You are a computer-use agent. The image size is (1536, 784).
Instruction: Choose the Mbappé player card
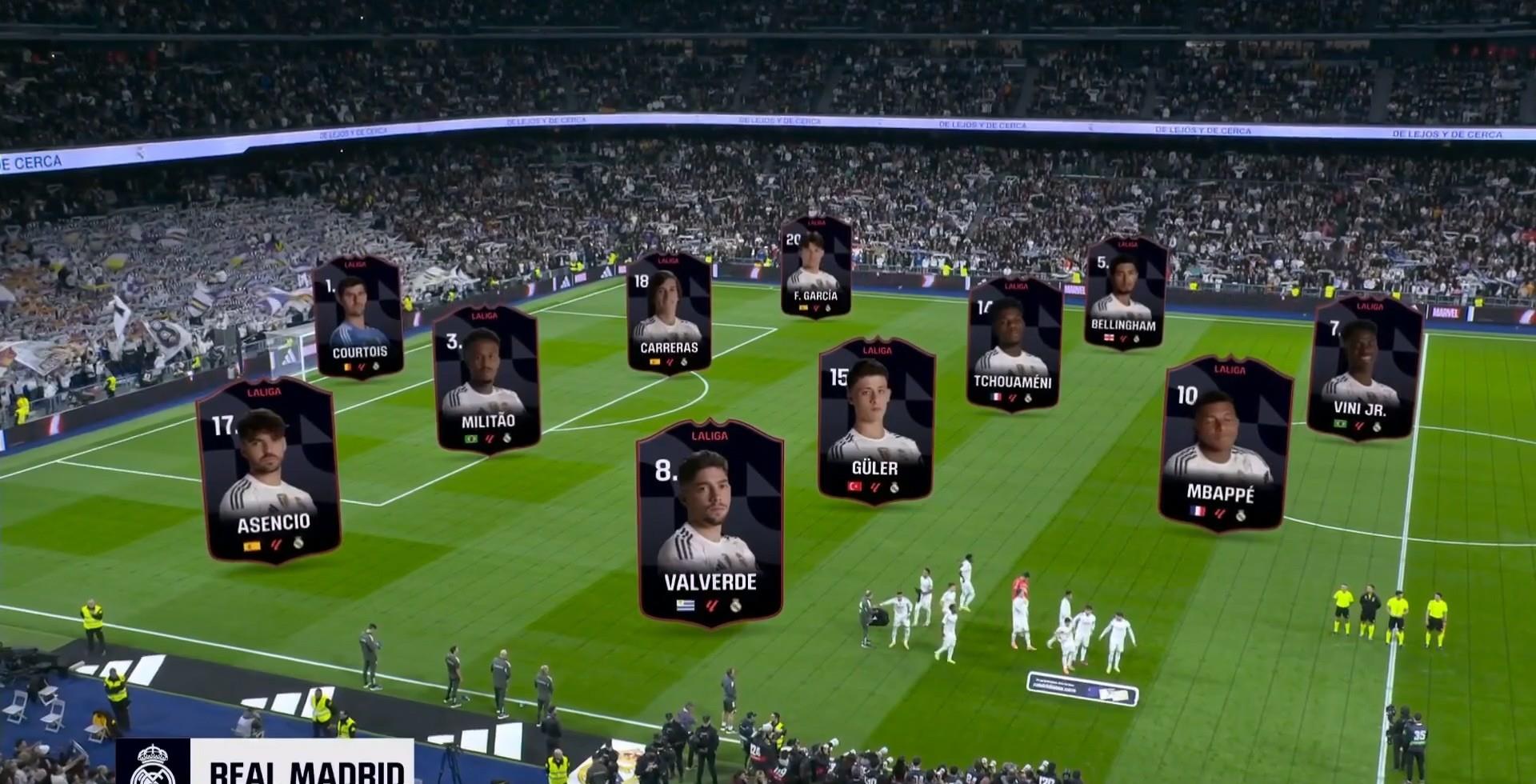click(1222, 445)
